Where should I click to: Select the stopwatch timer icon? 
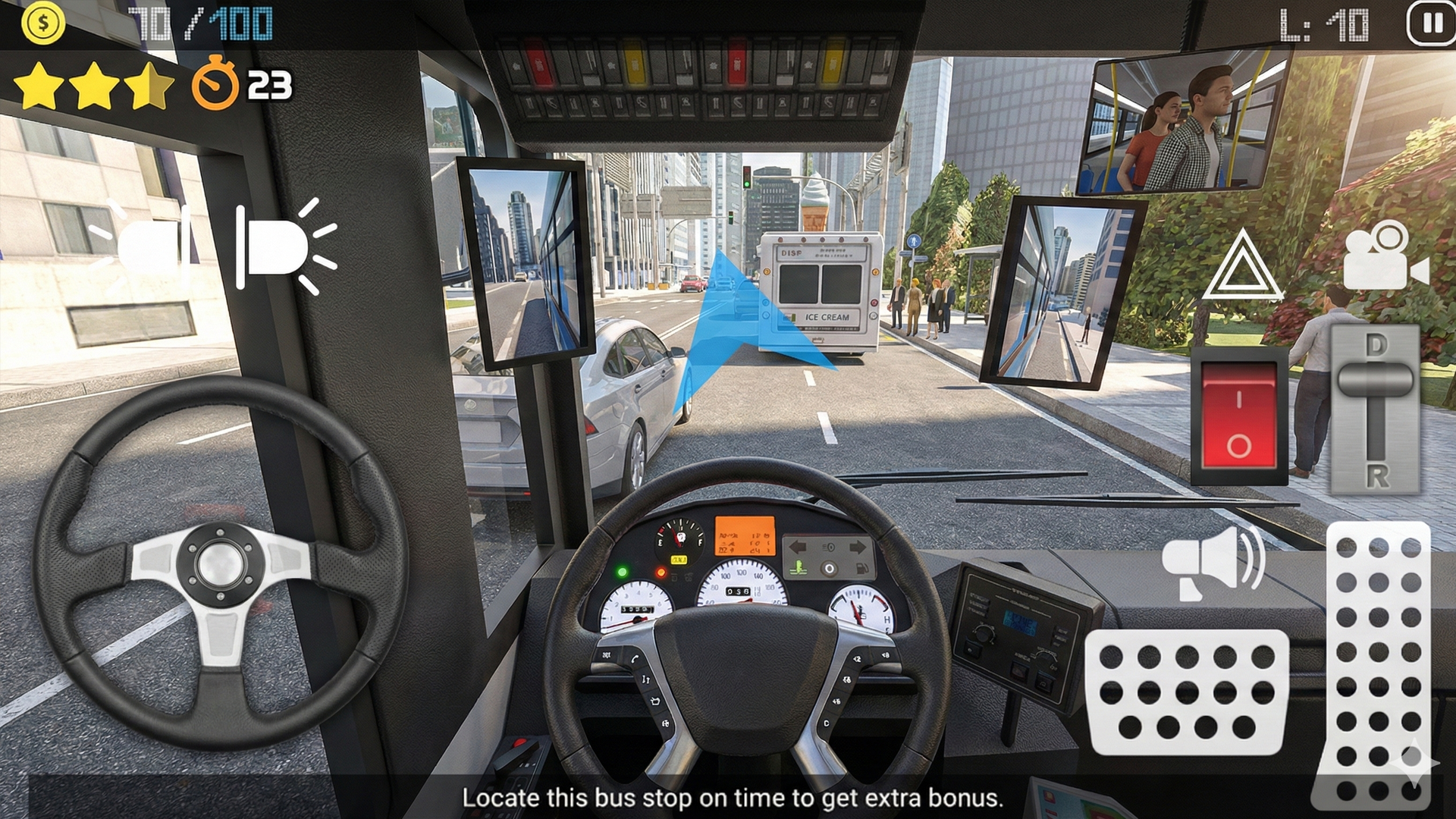tap(218, 85)
